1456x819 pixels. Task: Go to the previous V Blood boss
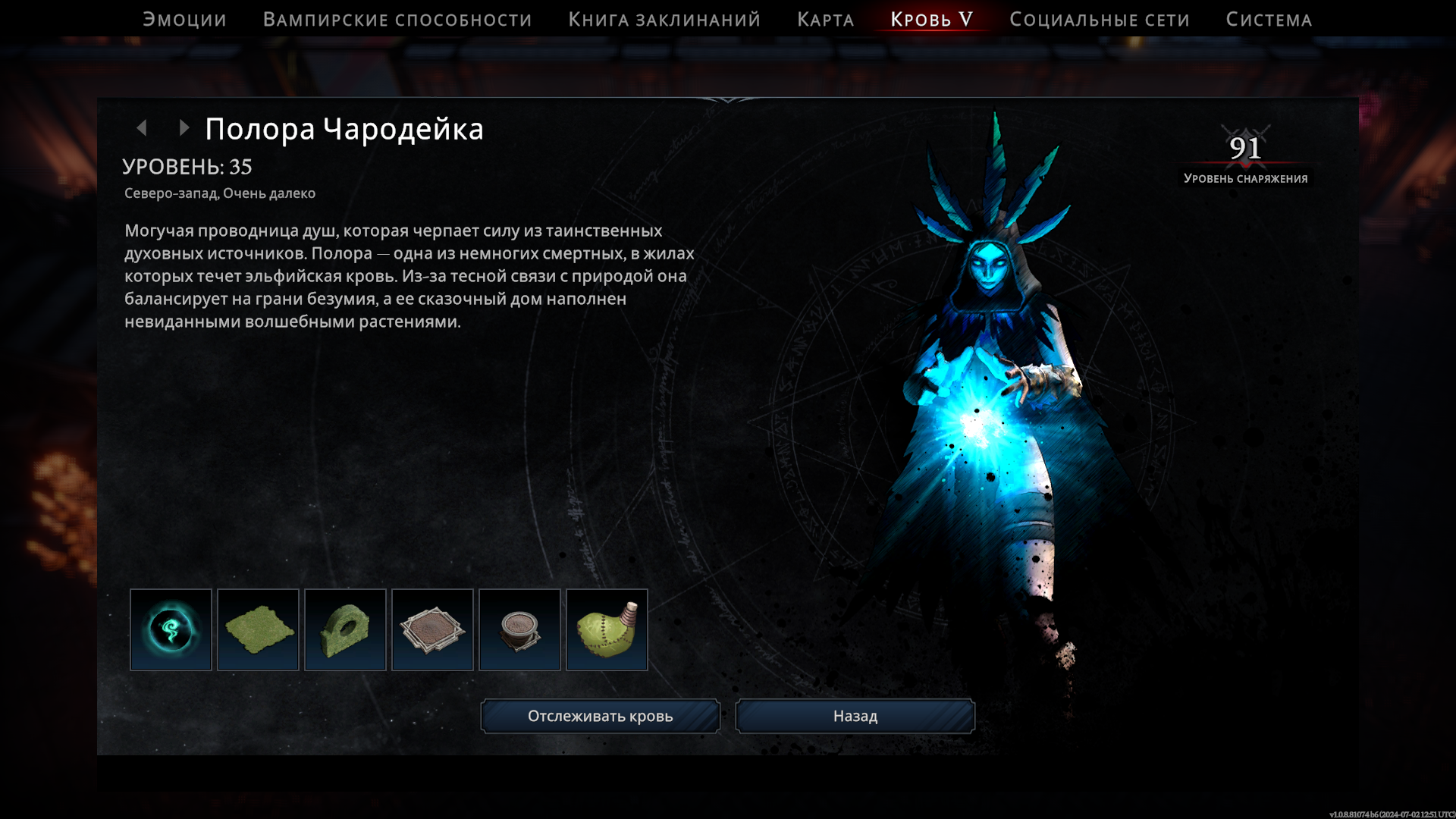pos(142,128)
